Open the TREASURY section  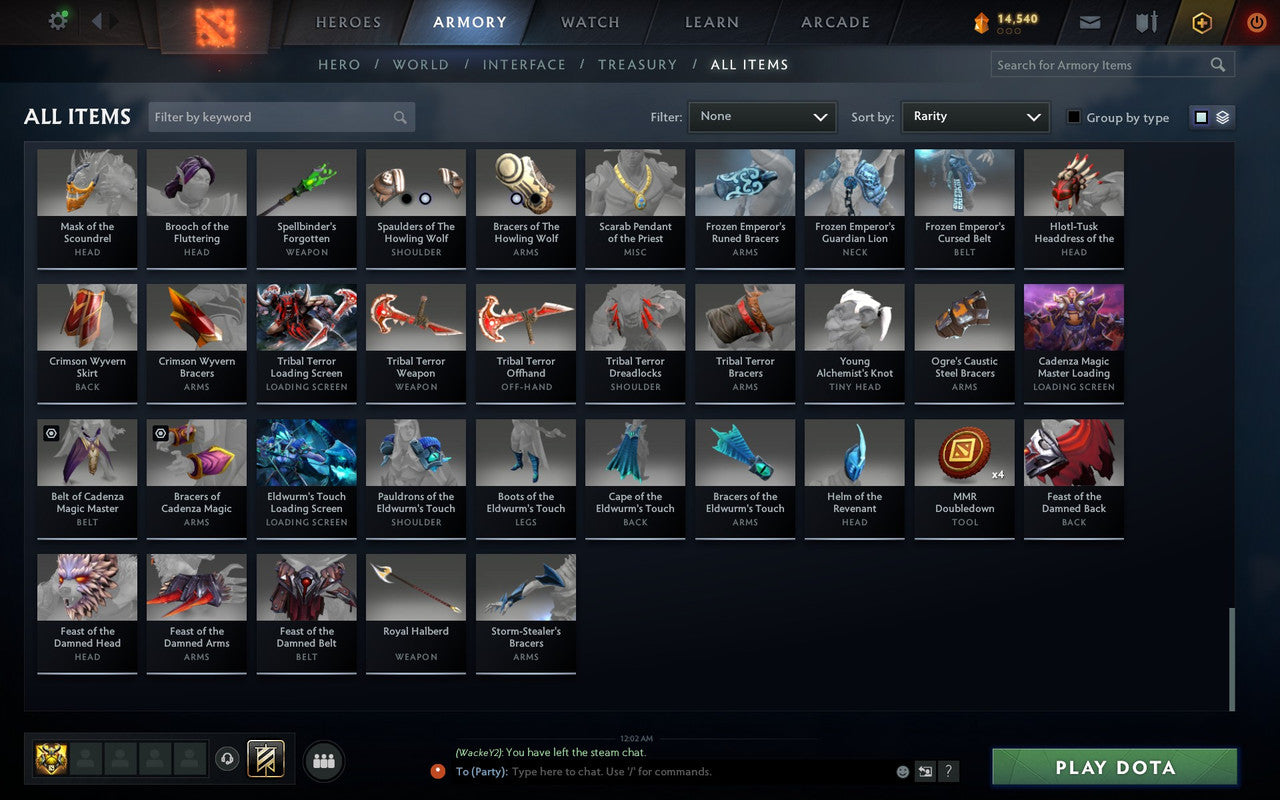point(637,64)
